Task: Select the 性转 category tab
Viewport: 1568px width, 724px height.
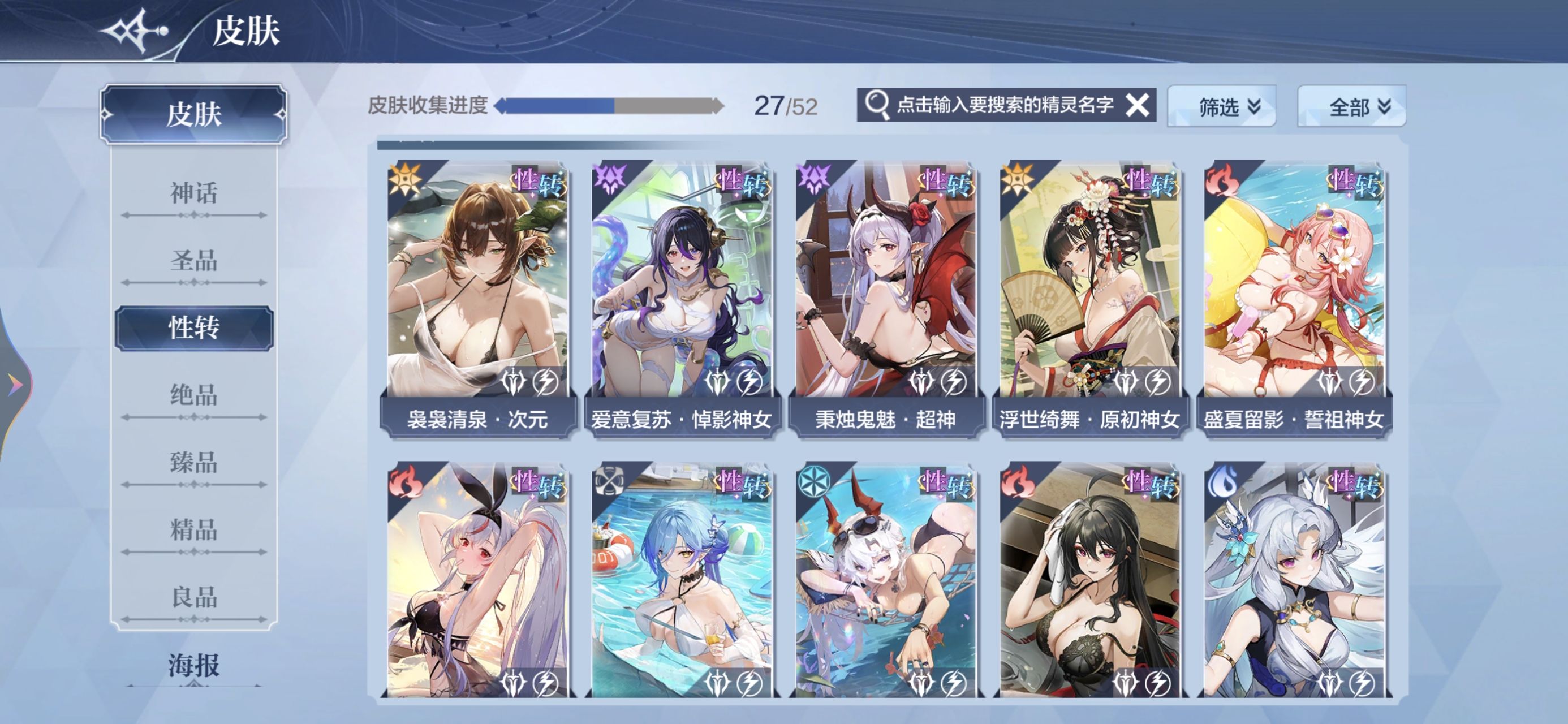Action: click(x=193, y=328)
